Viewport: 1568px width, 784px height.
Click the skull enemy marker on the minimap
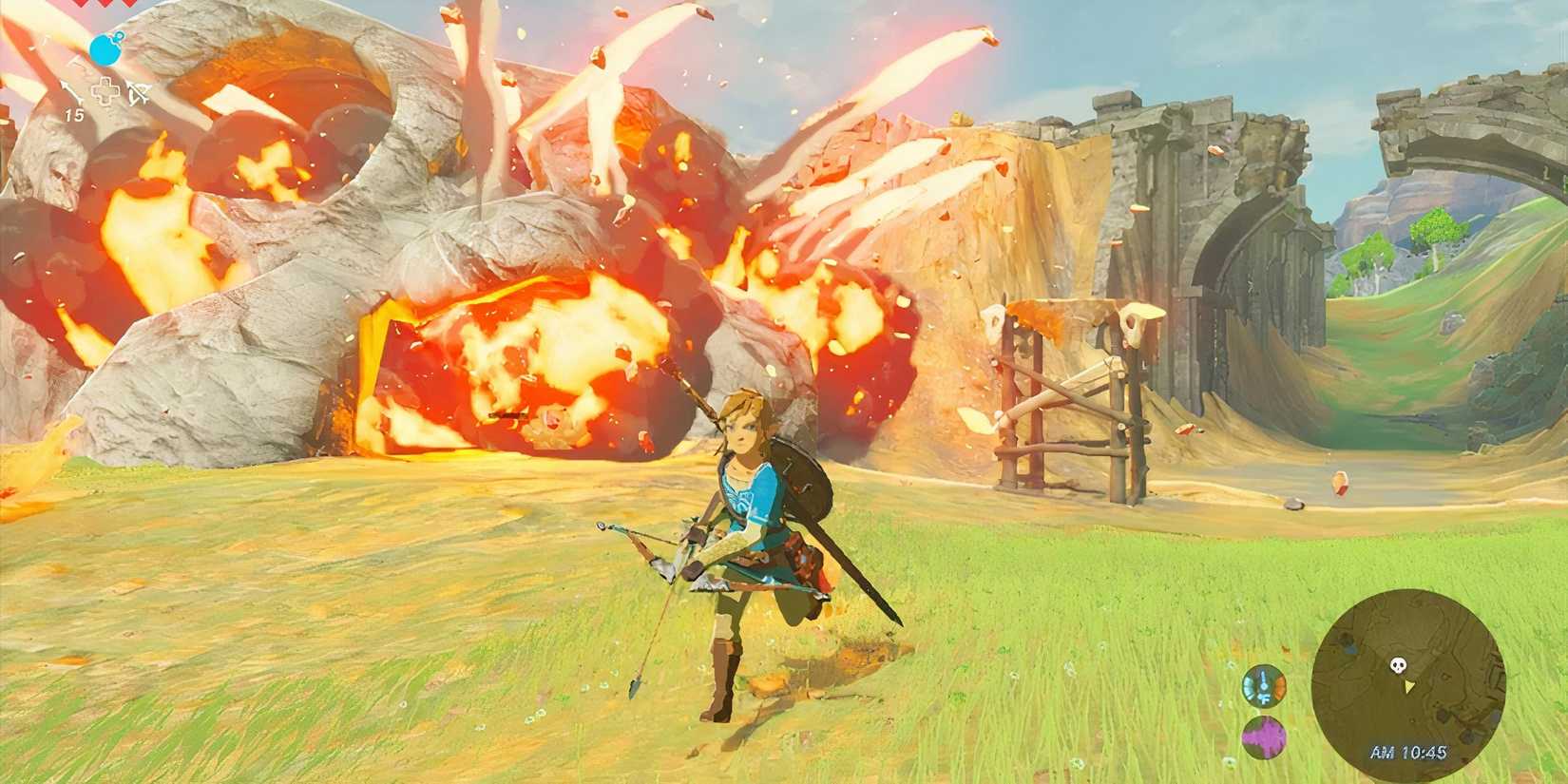1399,664
